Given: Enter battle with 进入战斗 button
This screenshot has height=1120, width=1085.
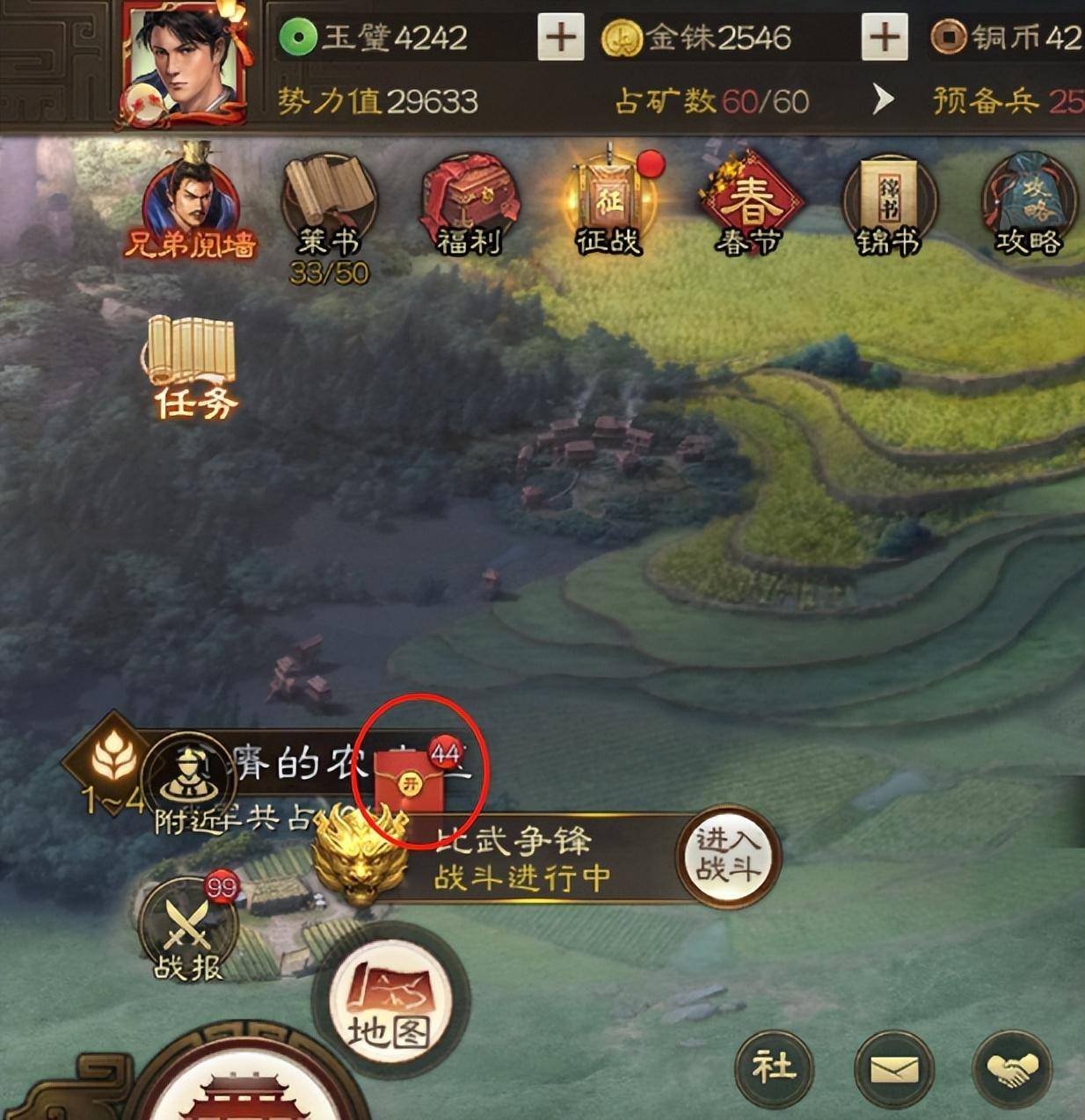Looking at the screenshot, I should (x=727, y=855).
